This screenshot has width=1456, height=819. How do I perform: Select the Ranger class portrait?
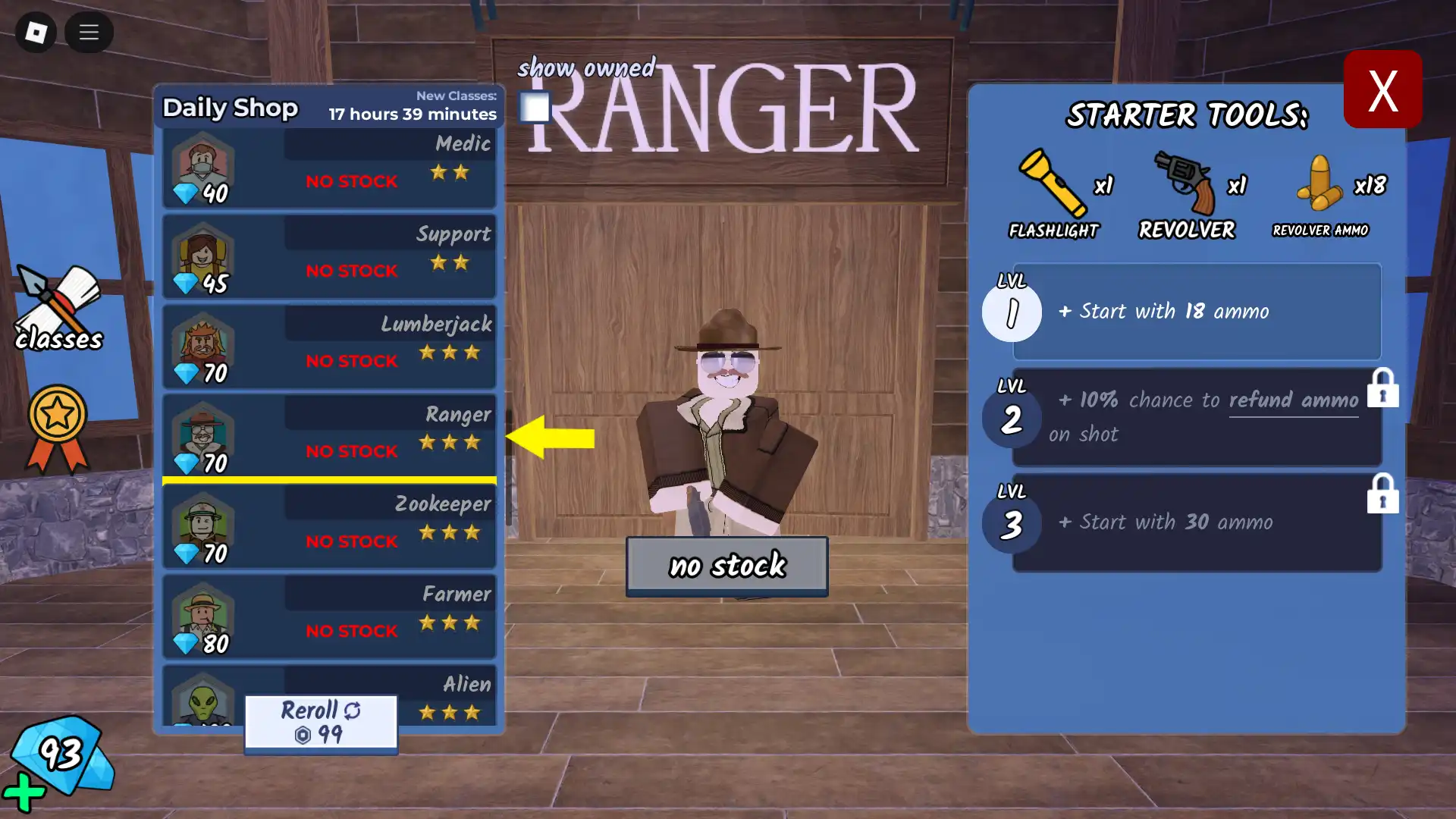202,436
